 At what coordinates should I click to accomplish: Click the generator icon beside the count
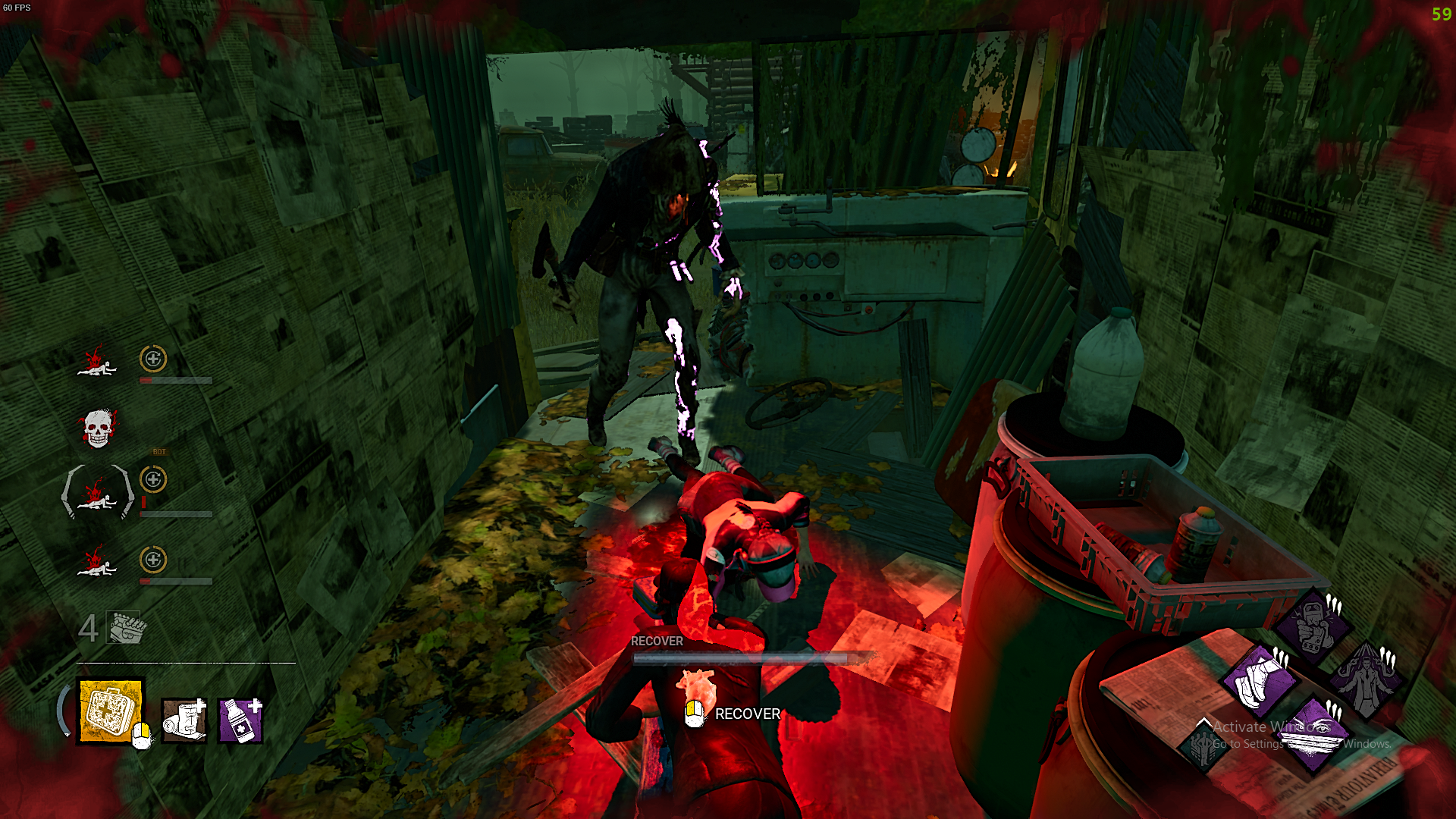click(x=125, y=628)
